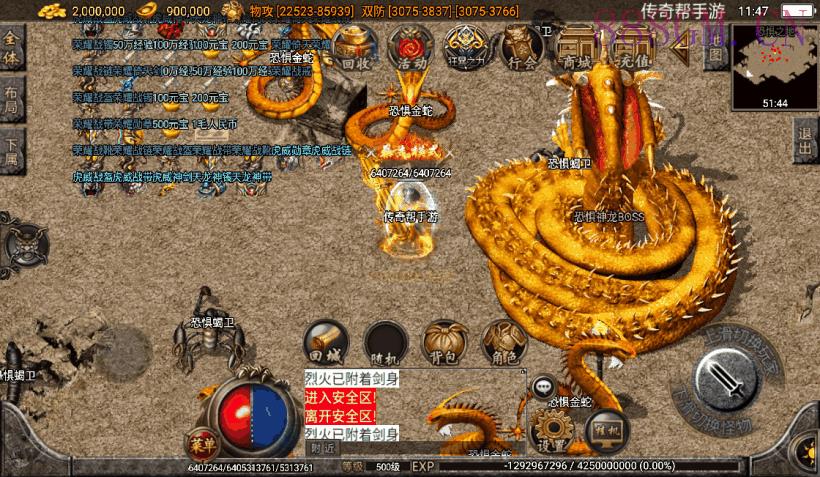
Task: Use the 回城 return-to-town scroll
Action: pos(326,341)
